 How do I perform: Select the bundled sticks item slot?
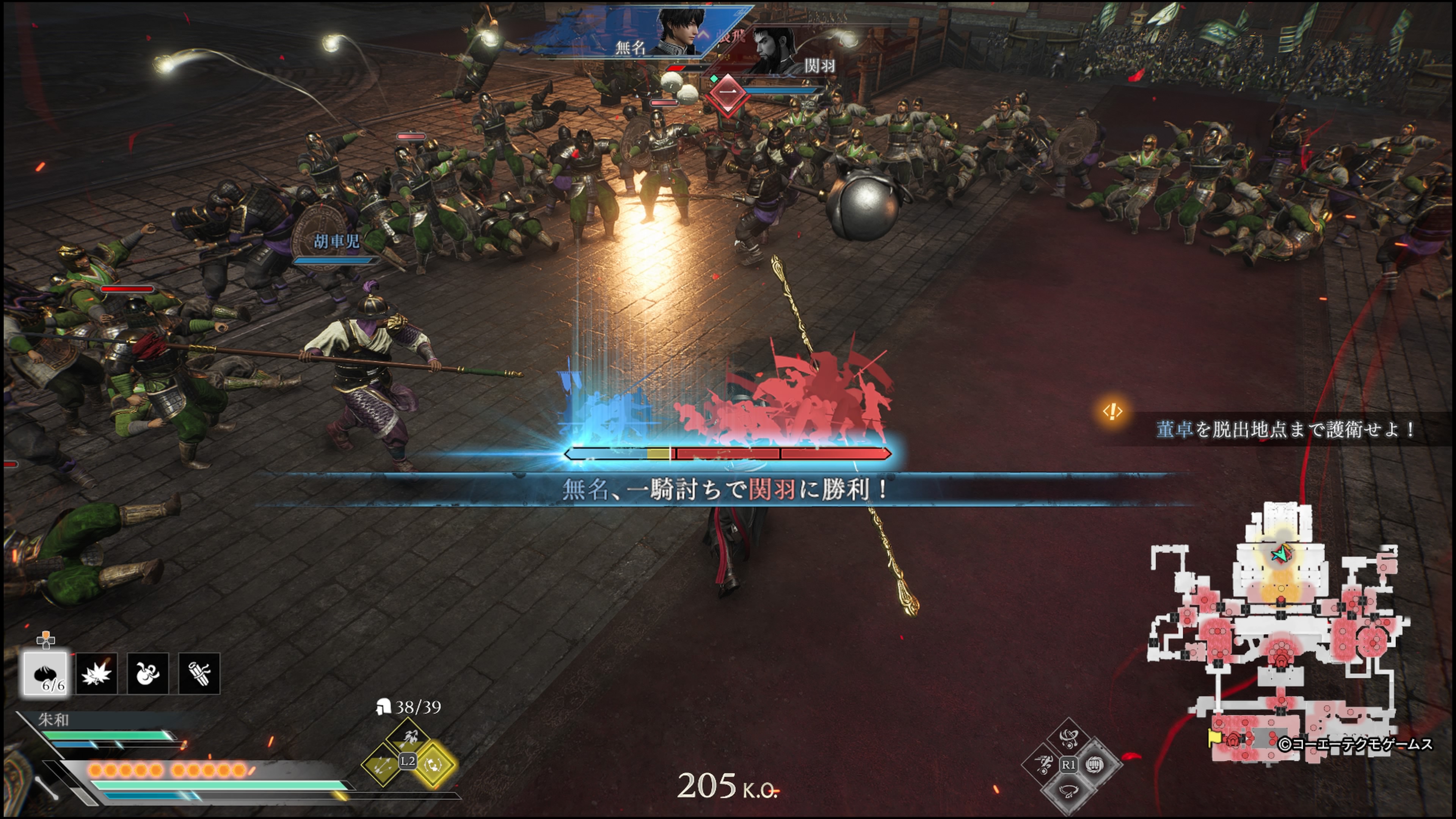[x=199, y=673]
